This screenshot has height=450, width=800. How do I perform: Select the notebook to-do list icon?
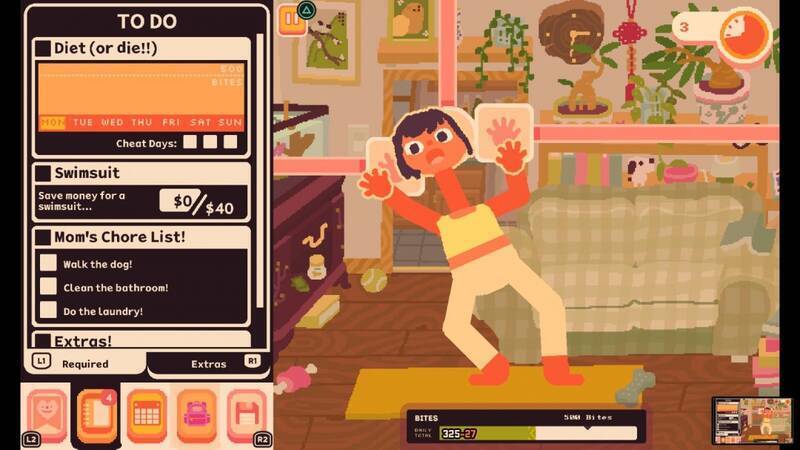[x=98, y=414]
